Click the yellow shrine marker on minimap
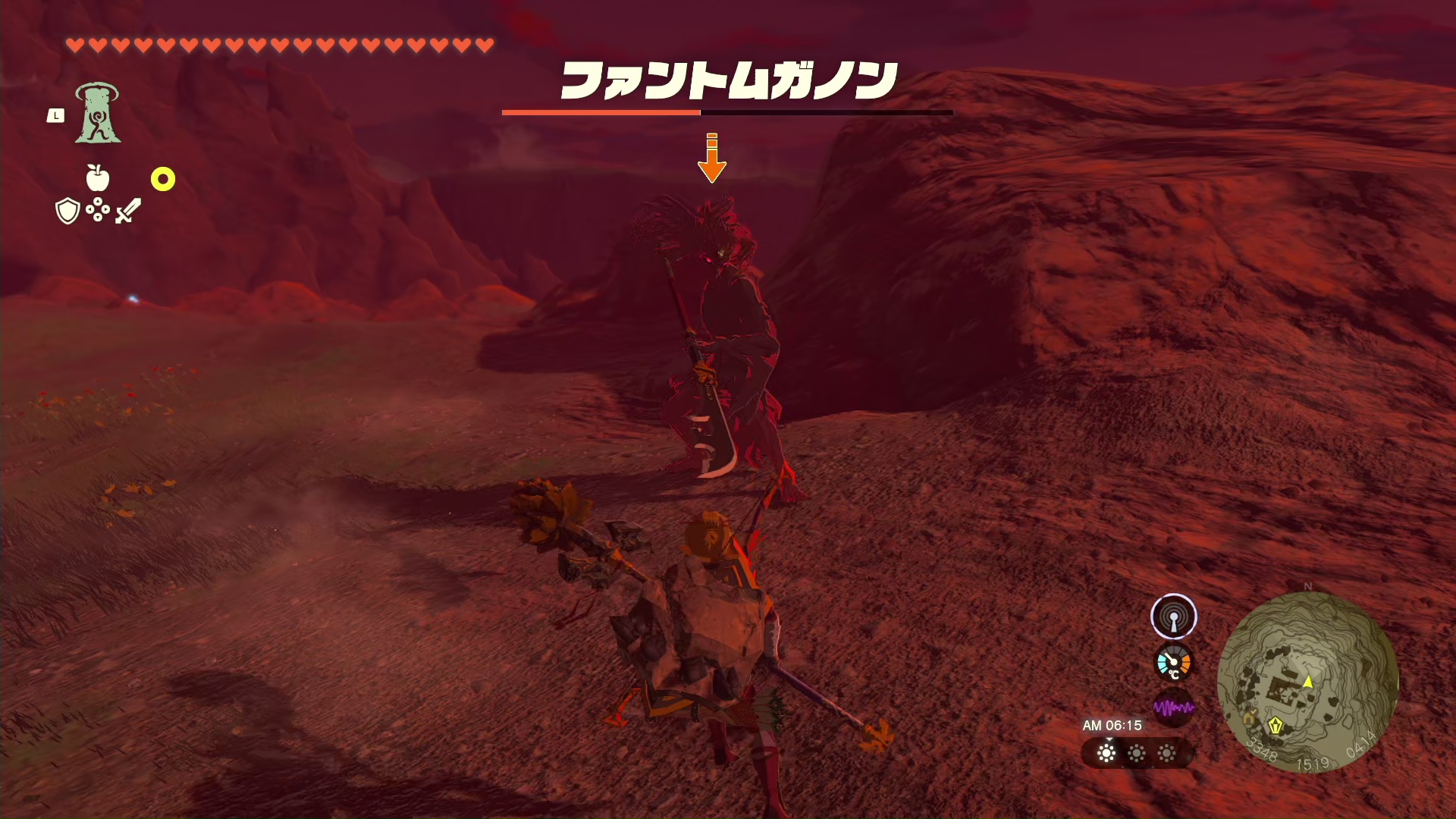The height and width of the screenshot is (819, 1456). click(x=1276, y=726)
